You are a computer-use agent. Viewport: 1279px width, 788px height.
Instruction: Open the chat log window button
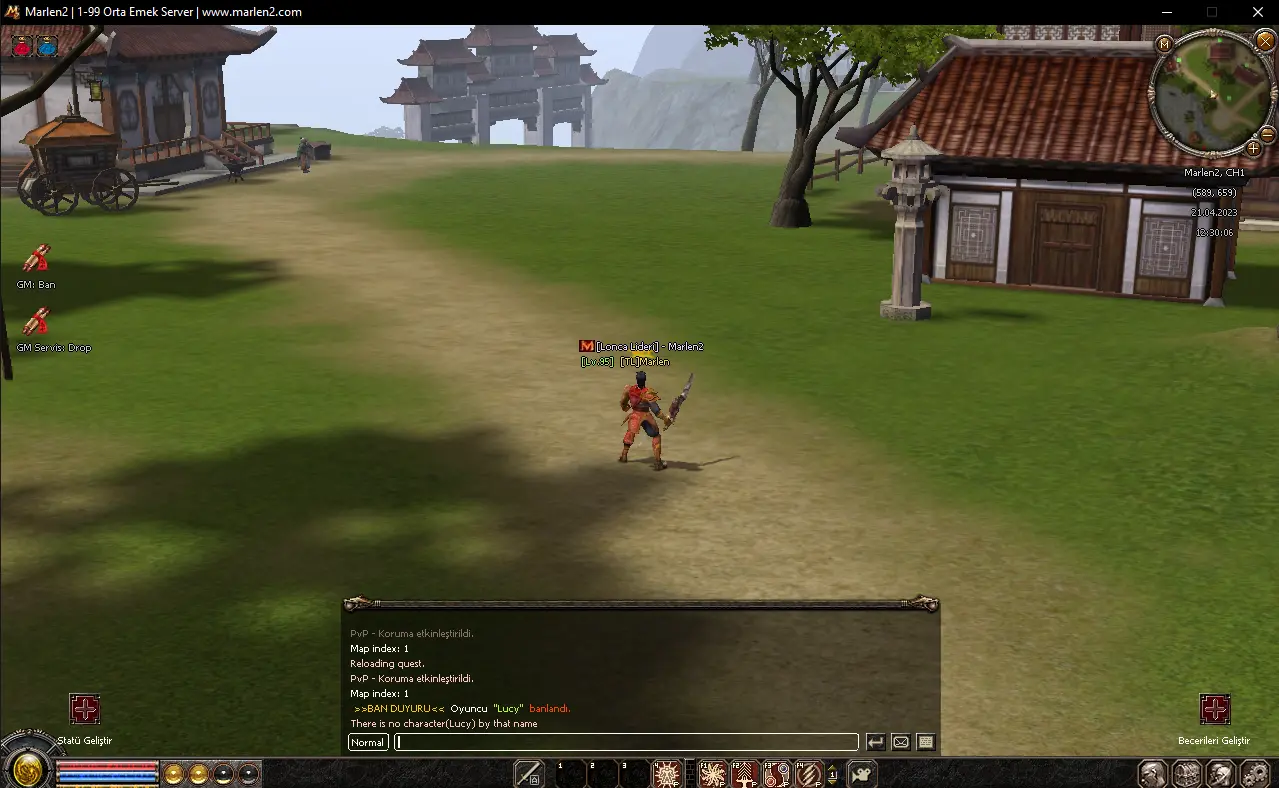926,742
